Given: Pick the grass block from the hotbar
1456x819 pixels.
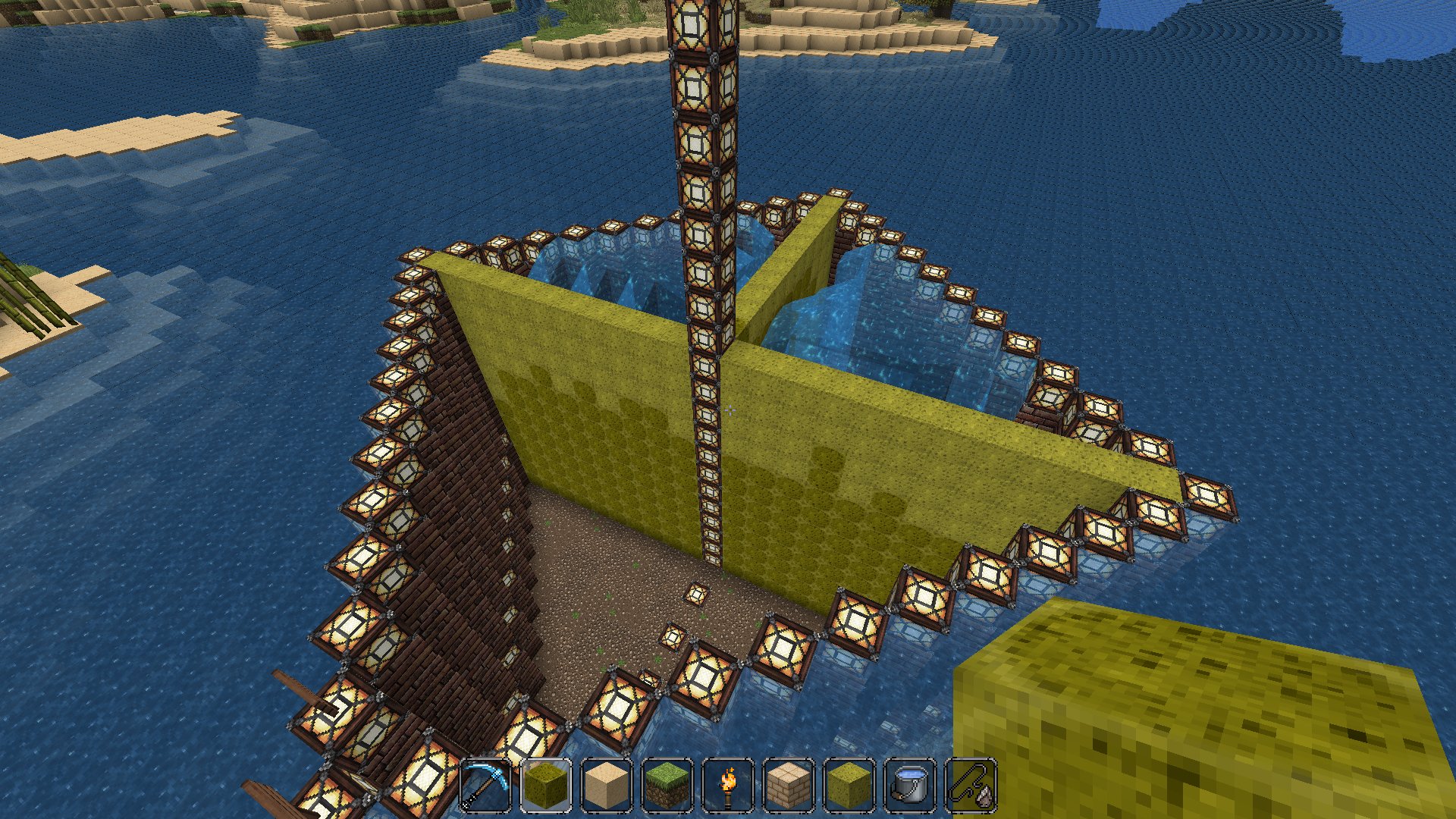Looking at the screenshot, I should click(667, 786).
